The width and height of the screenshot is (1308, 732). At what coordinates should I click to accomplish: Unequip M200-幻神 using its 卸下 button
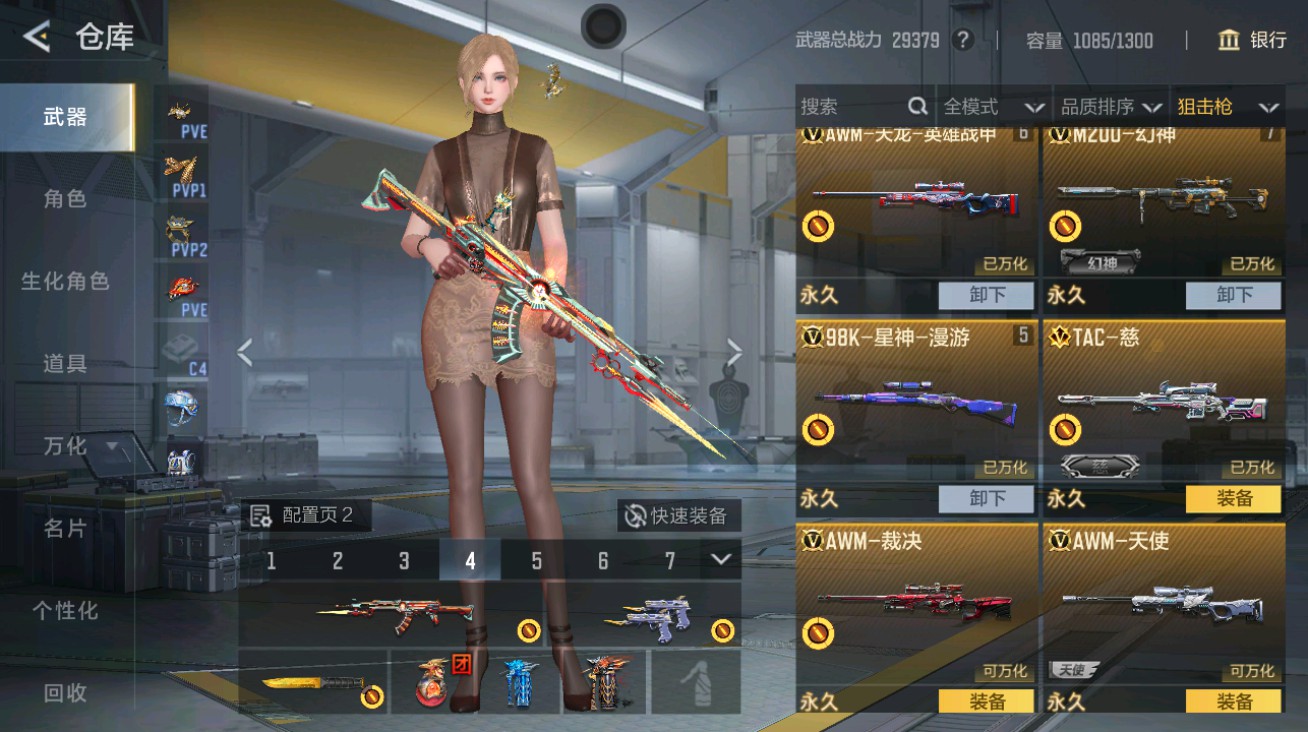[1234, 295]
